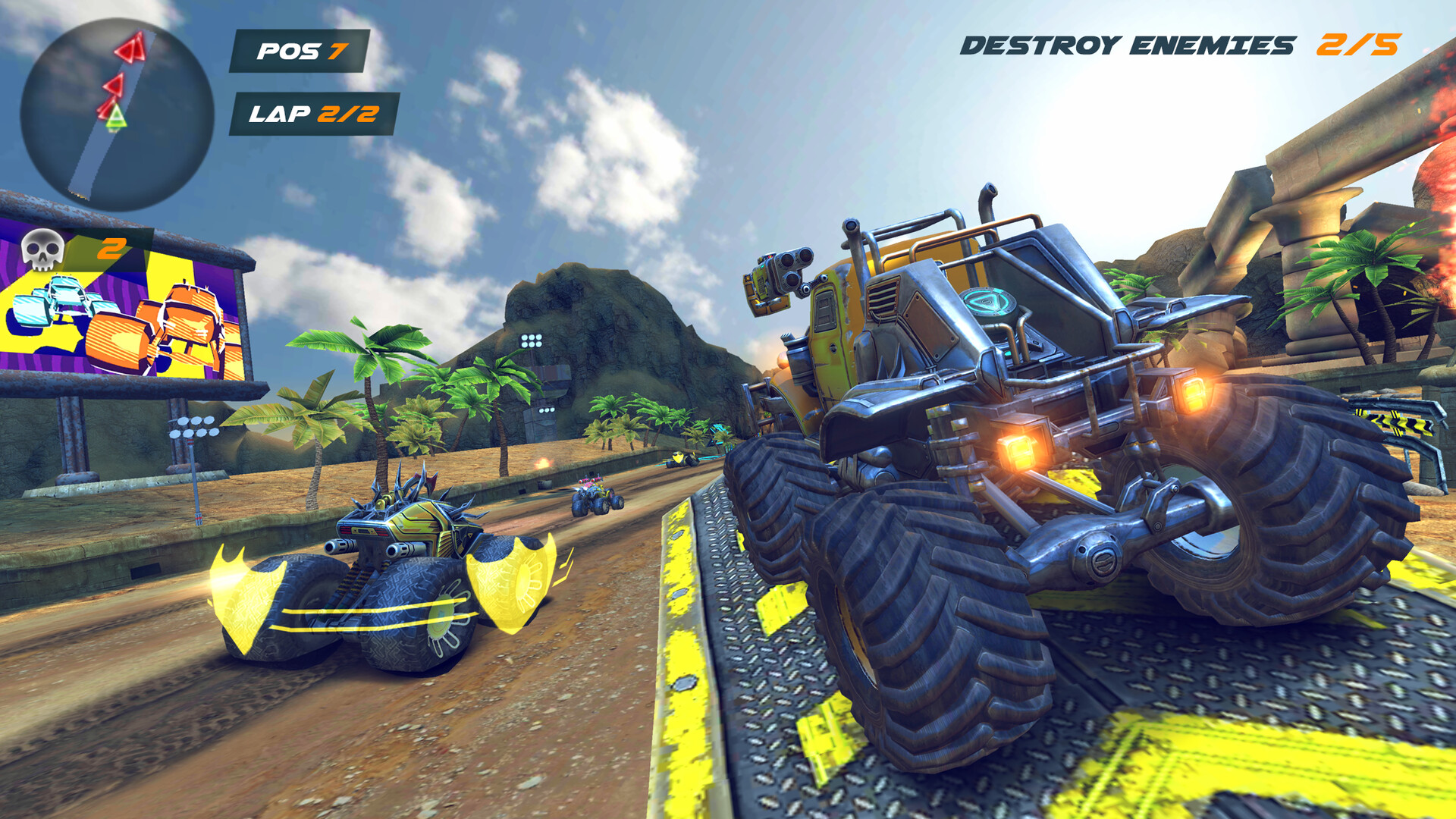Toggle the POS 7 position display
Viewport: 1456px width, 819px height.
click(x=301, y=52)
